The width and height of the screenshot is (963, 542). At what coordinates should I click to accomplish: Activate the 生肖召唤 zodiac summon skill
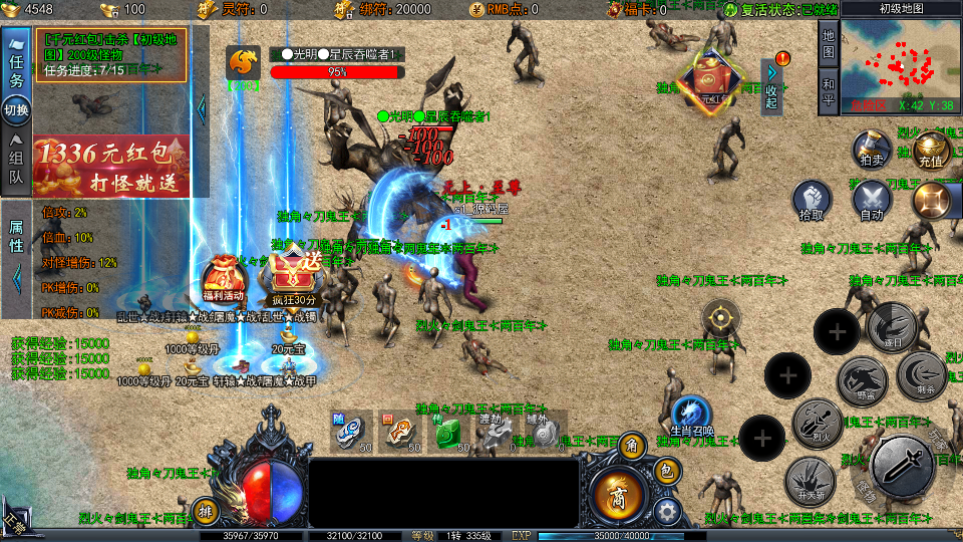tap(691, 416)
